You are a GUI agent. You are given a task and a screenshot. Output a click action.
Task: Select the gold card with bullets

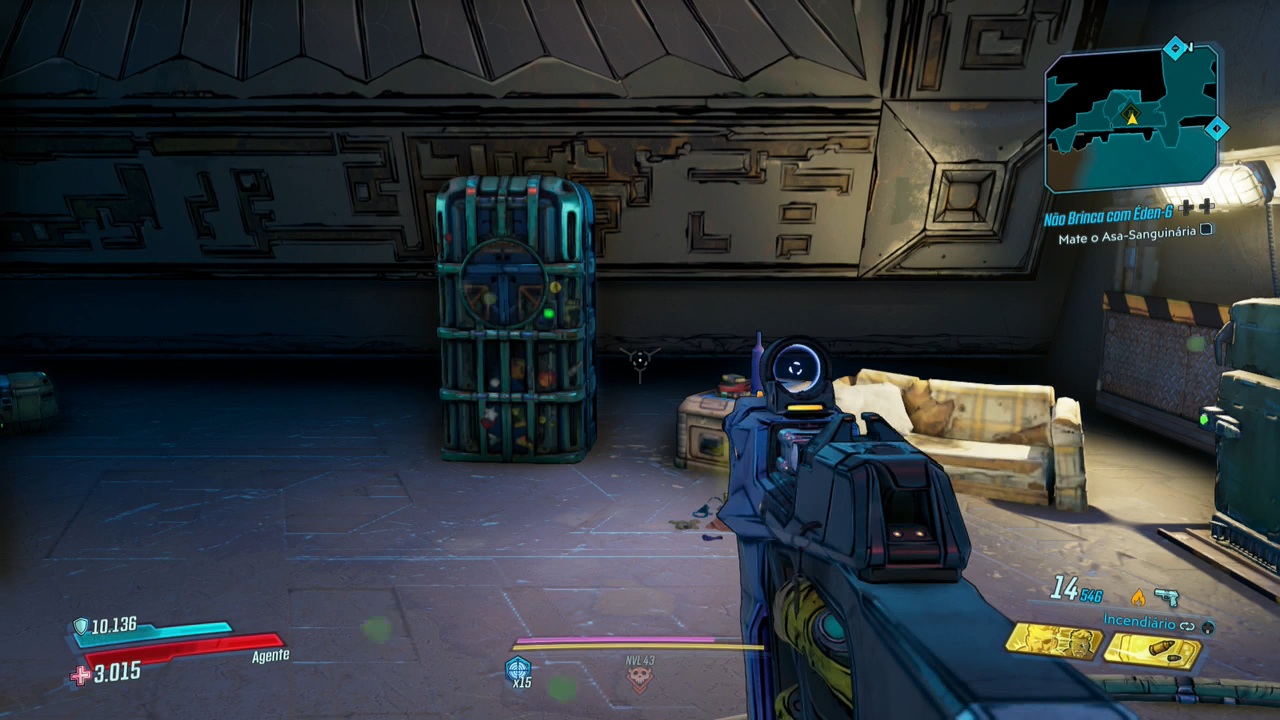(x=1152, y=650)
